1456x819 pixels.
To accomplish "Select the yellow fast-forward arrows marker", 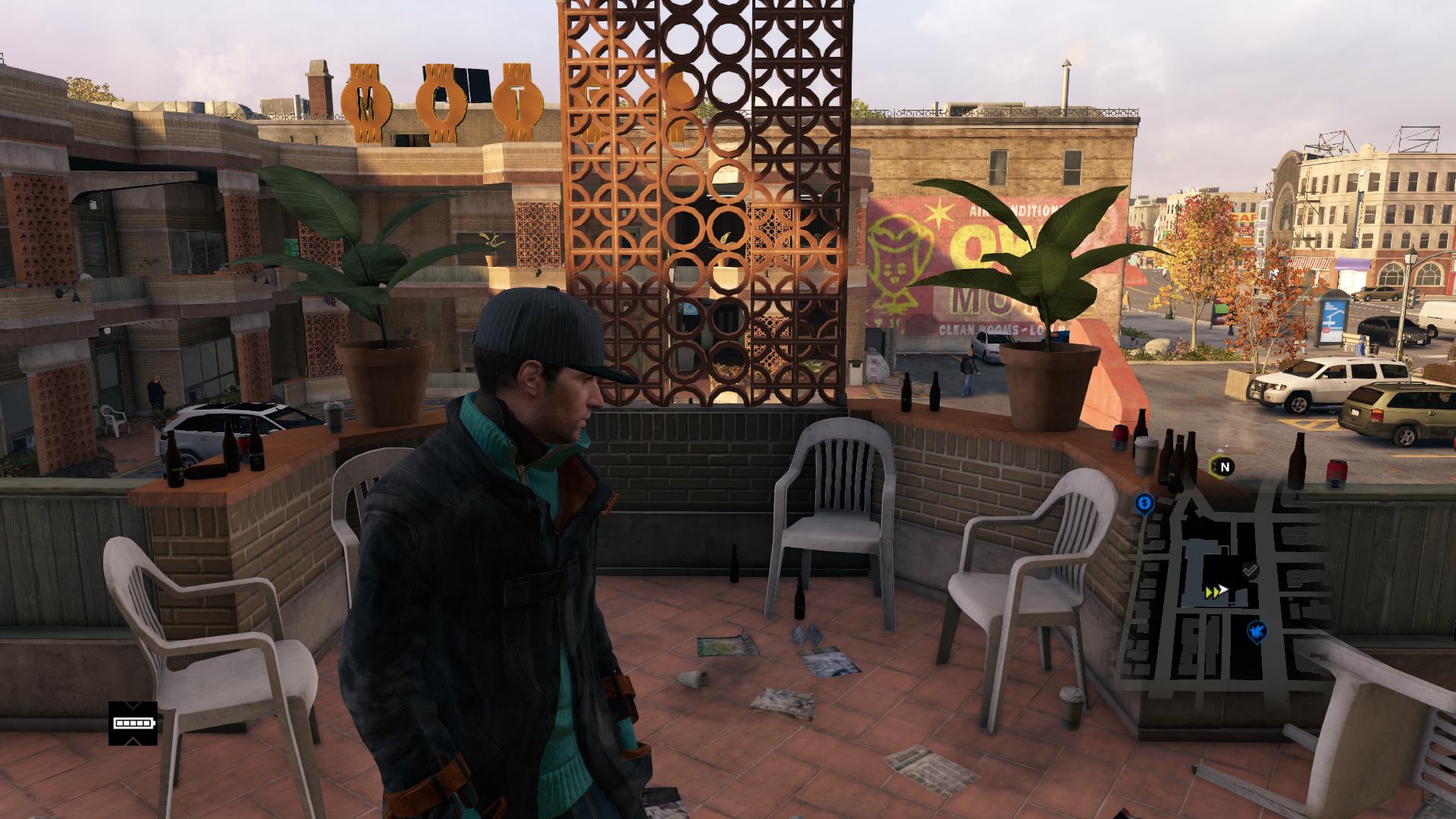I will tap(1210, 591).
